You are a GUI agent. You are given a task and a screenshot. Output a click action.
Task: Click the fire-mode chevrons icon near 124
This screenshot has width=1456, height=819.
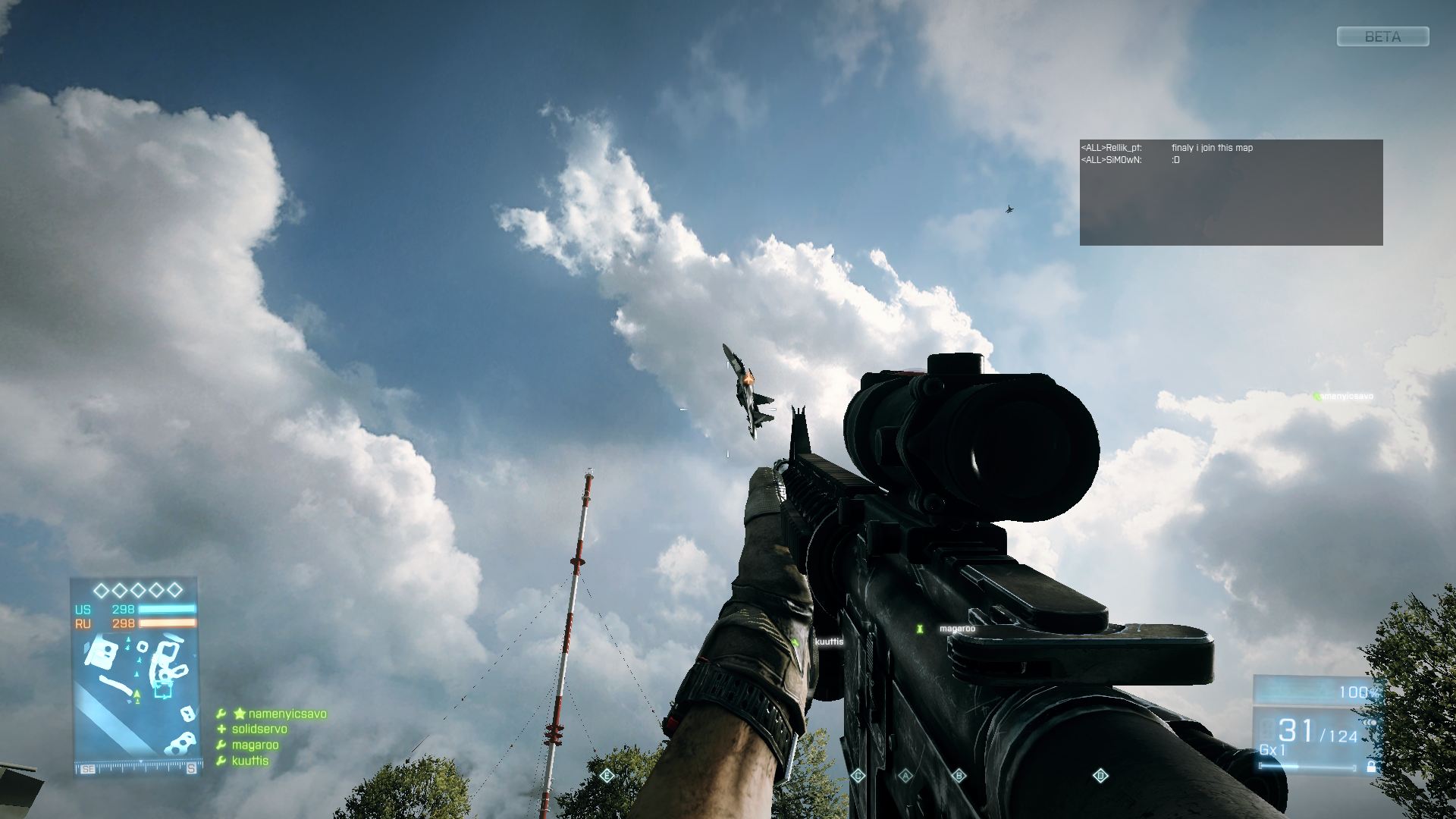click(x=1369, y=723)
